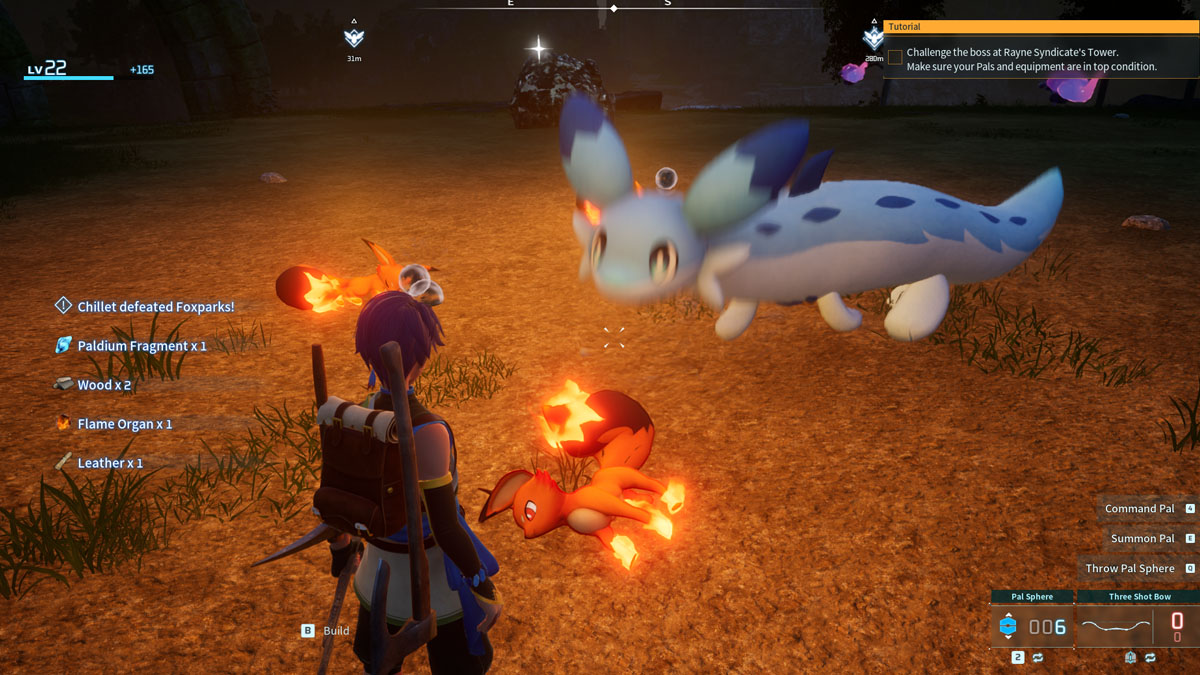This screenshot has height=675, width=1200.
Task: Click the Paldium Fragment loot entry
Action: point(141,346)
